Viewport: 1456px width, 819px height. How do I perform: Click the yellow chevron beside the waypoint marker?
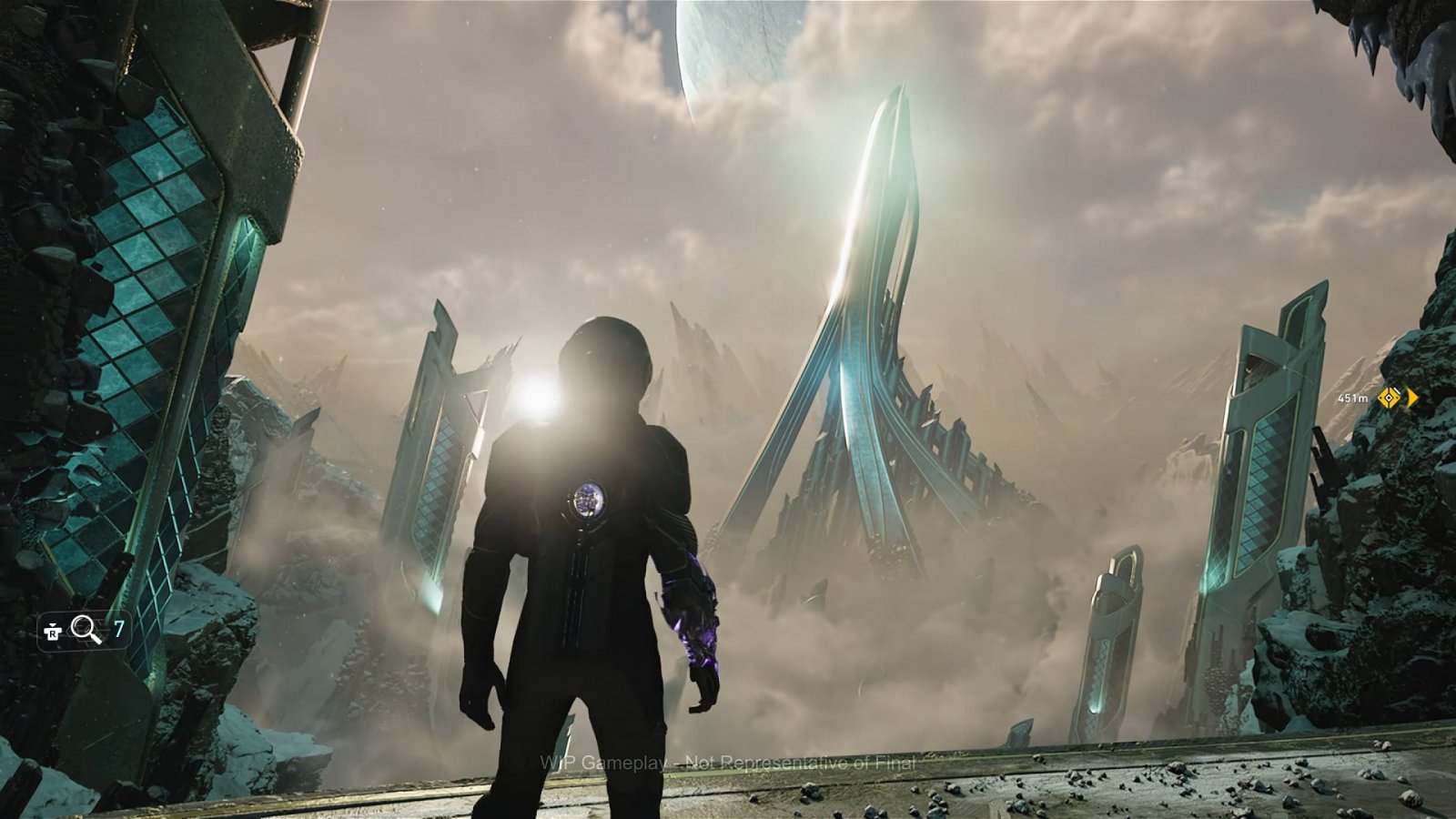[1411, 398]
